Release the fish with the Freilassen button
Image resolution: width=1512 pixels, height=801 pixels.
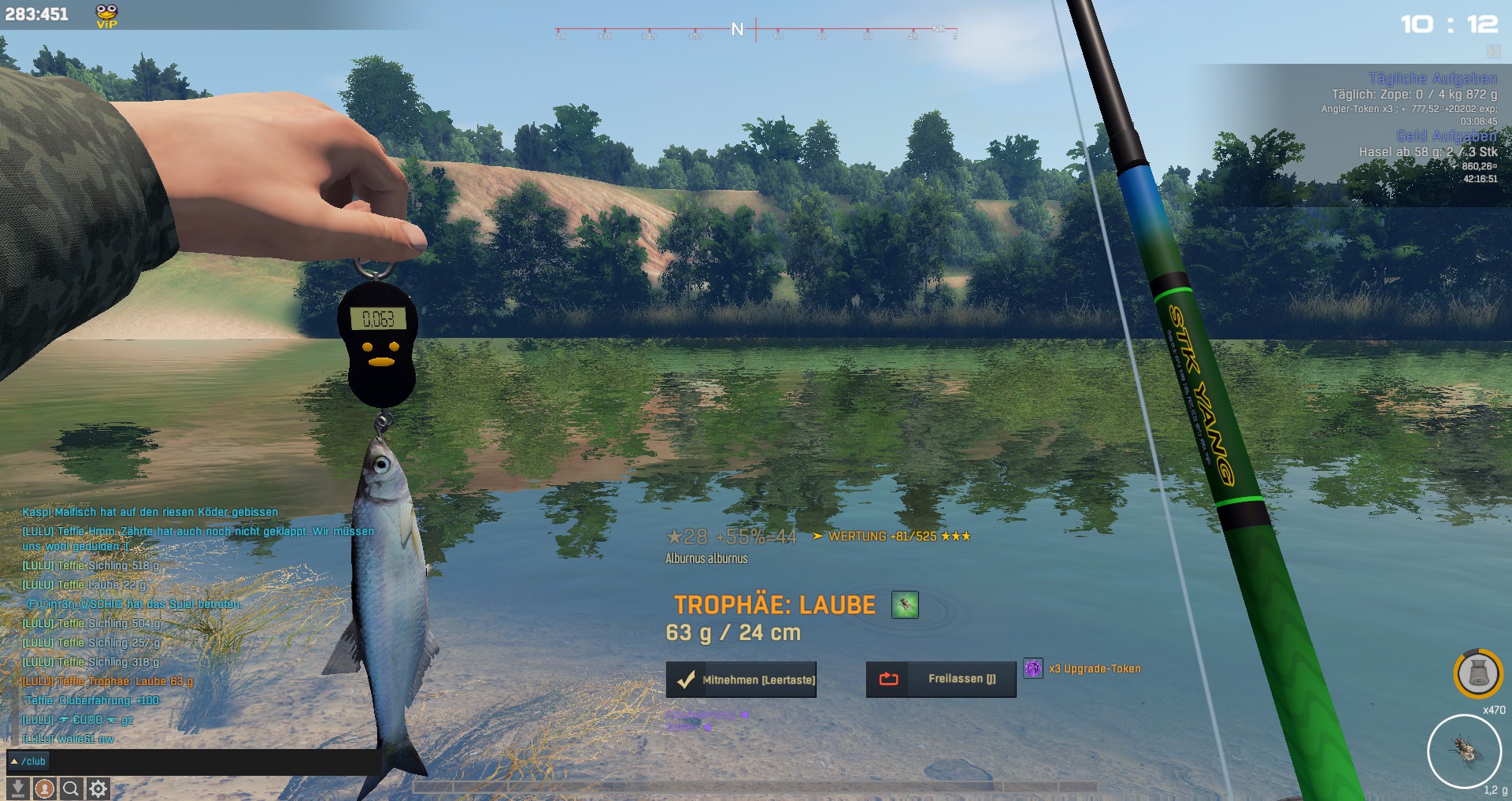tap(941, 679)
